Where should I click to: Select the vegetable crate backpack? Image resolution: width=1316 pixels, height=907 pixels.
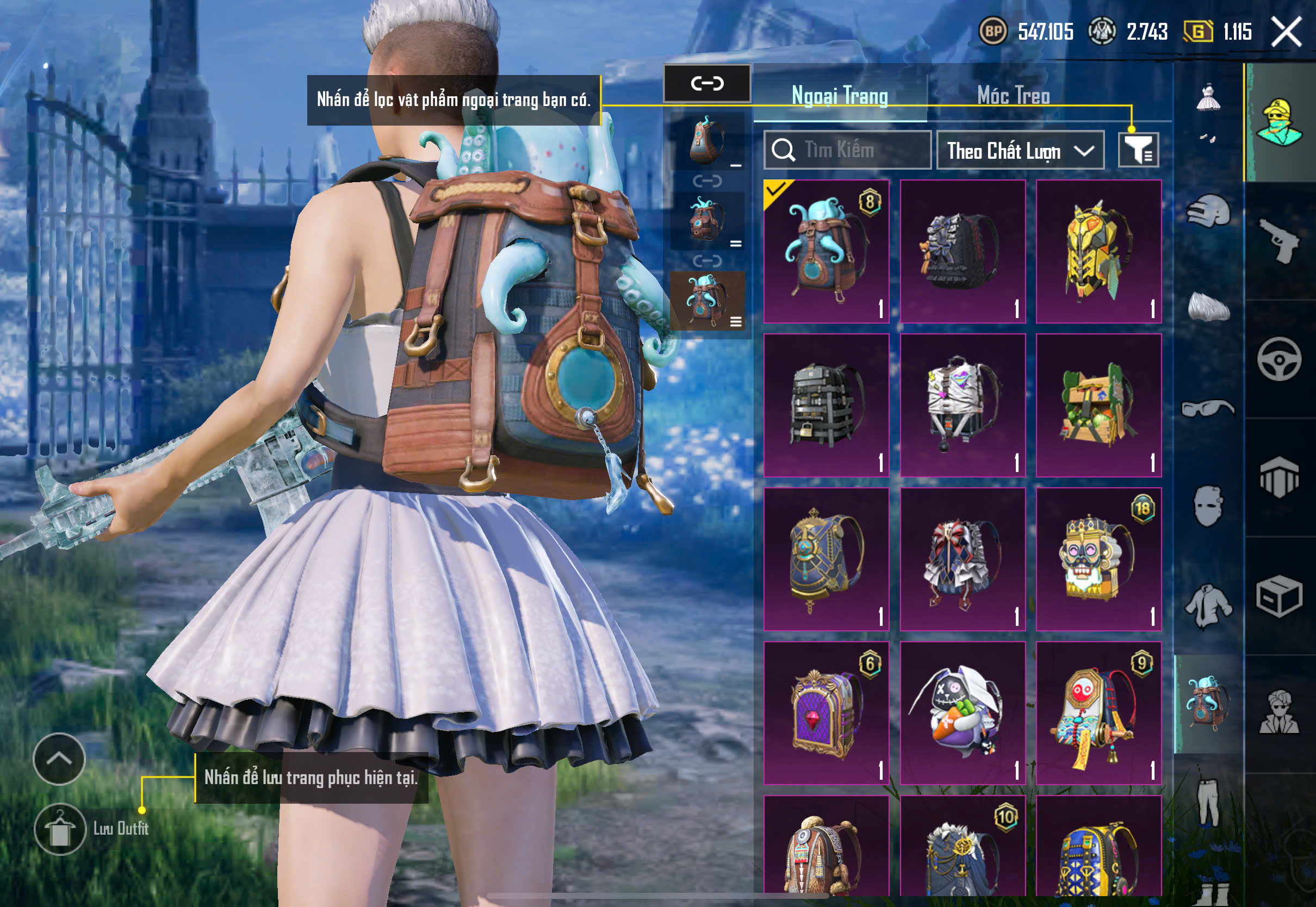click(1098, 405)
